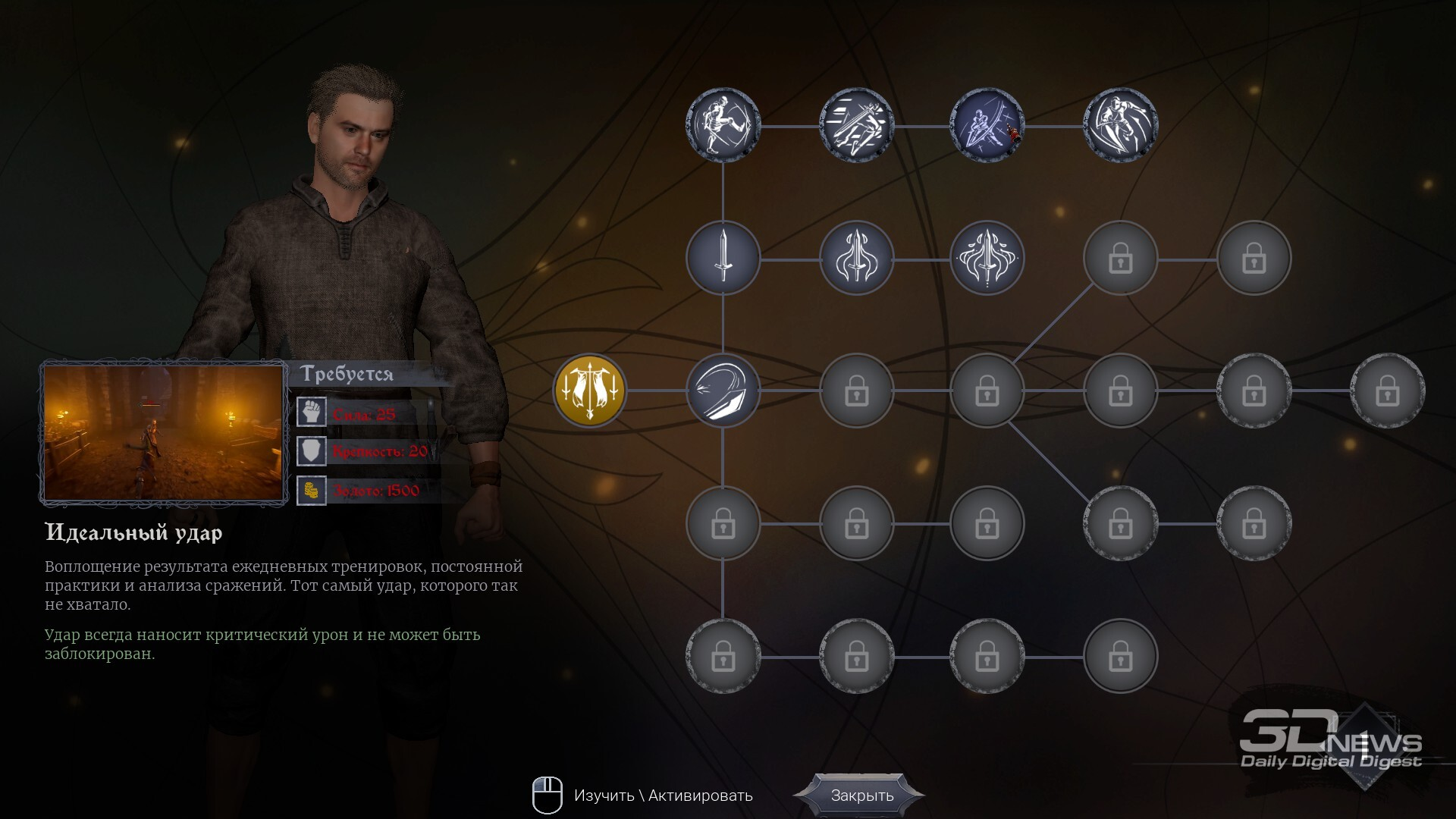
Task: Select the golden winged-swords skill node
Action: (x=590, y=391)
